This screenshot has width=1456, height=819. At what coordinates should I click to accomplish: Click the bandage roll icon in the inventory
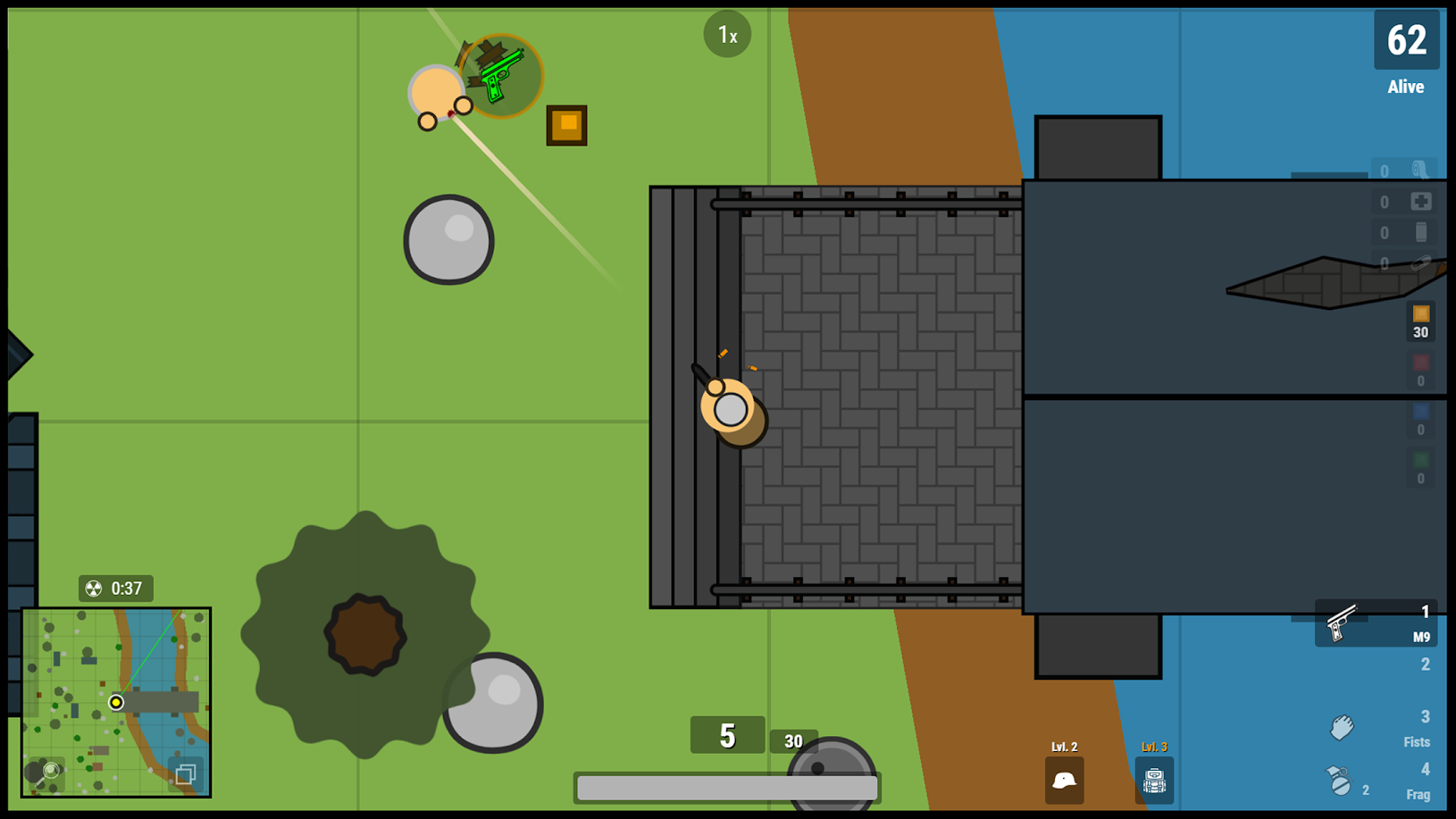(x=1421, y=171)
